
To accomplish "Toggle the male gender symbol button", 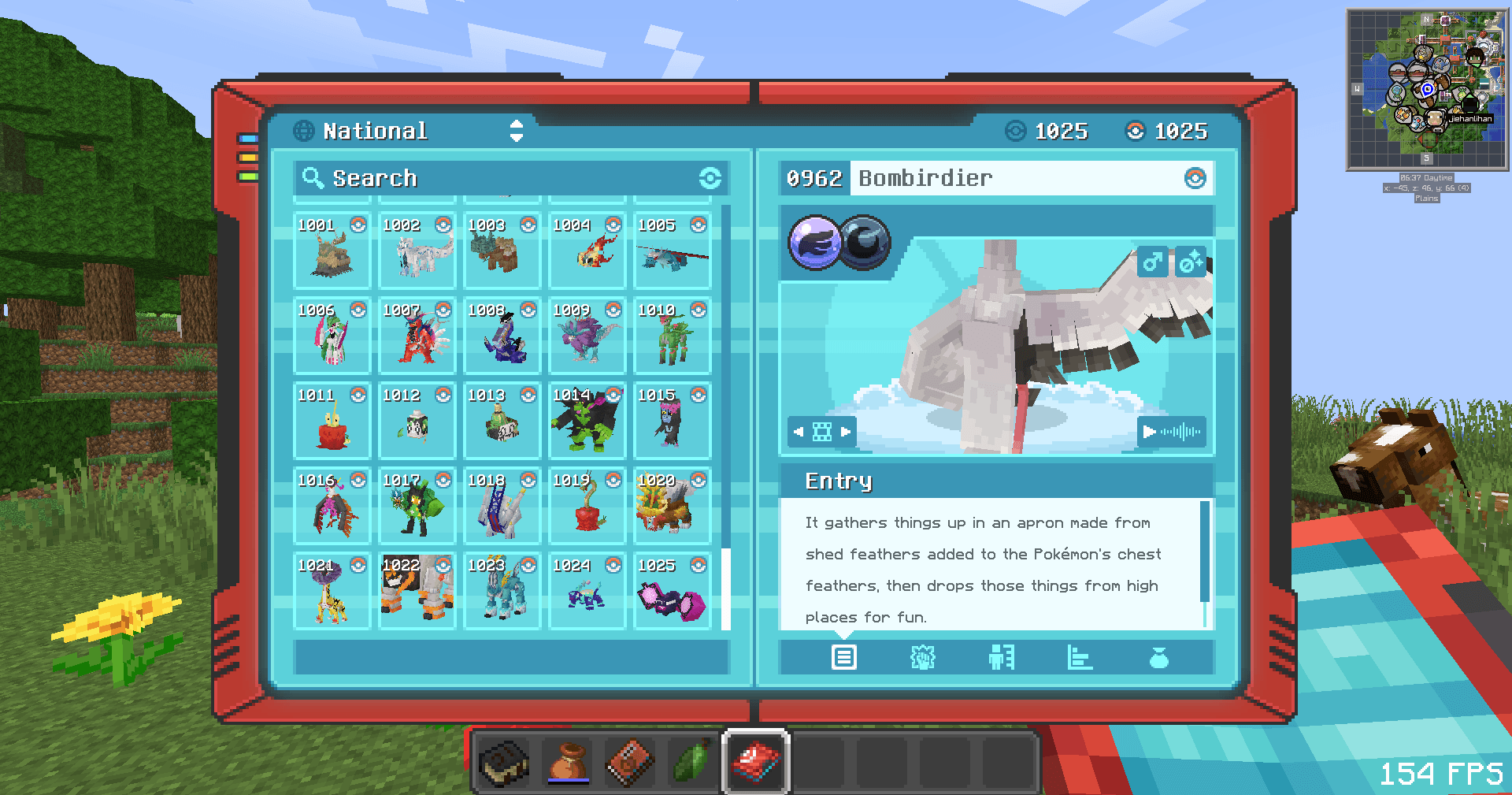I will 1152,262.
